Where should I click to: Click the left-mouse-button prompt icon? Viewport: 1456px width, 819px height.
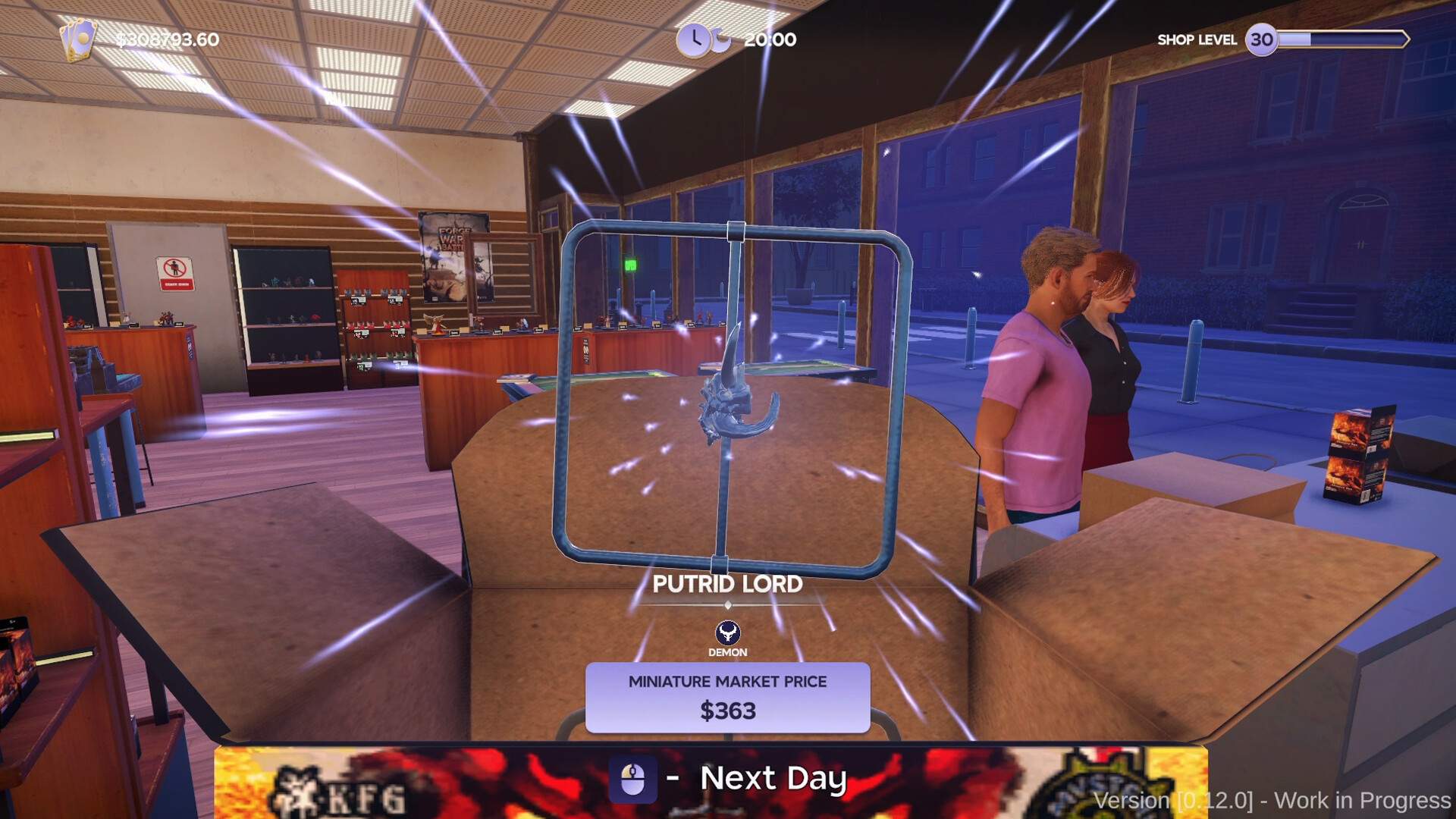pos(634,777)
